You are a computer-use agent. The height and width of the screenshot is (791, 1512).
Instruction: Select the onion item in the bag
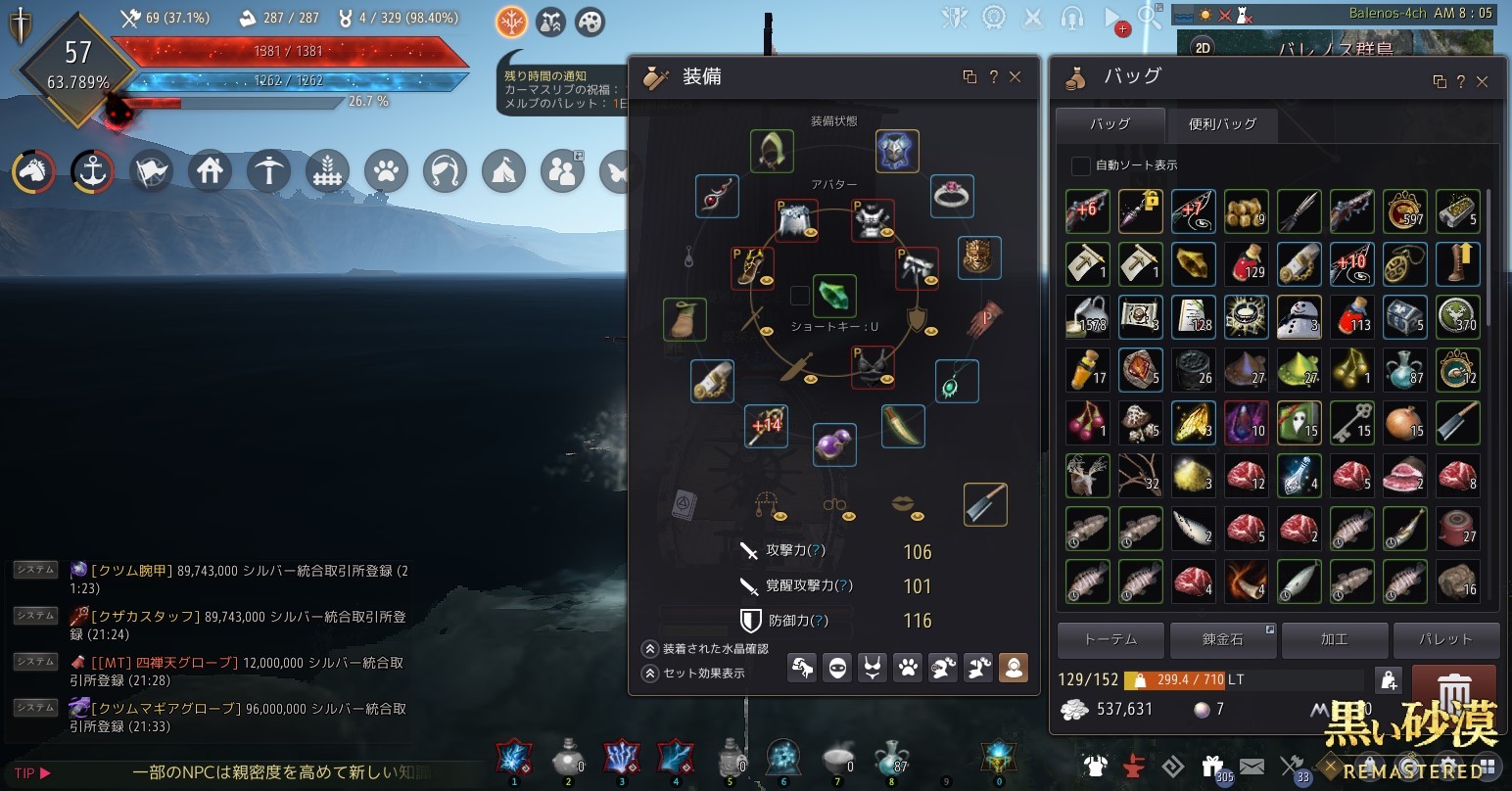click(x=1404, y=423)
